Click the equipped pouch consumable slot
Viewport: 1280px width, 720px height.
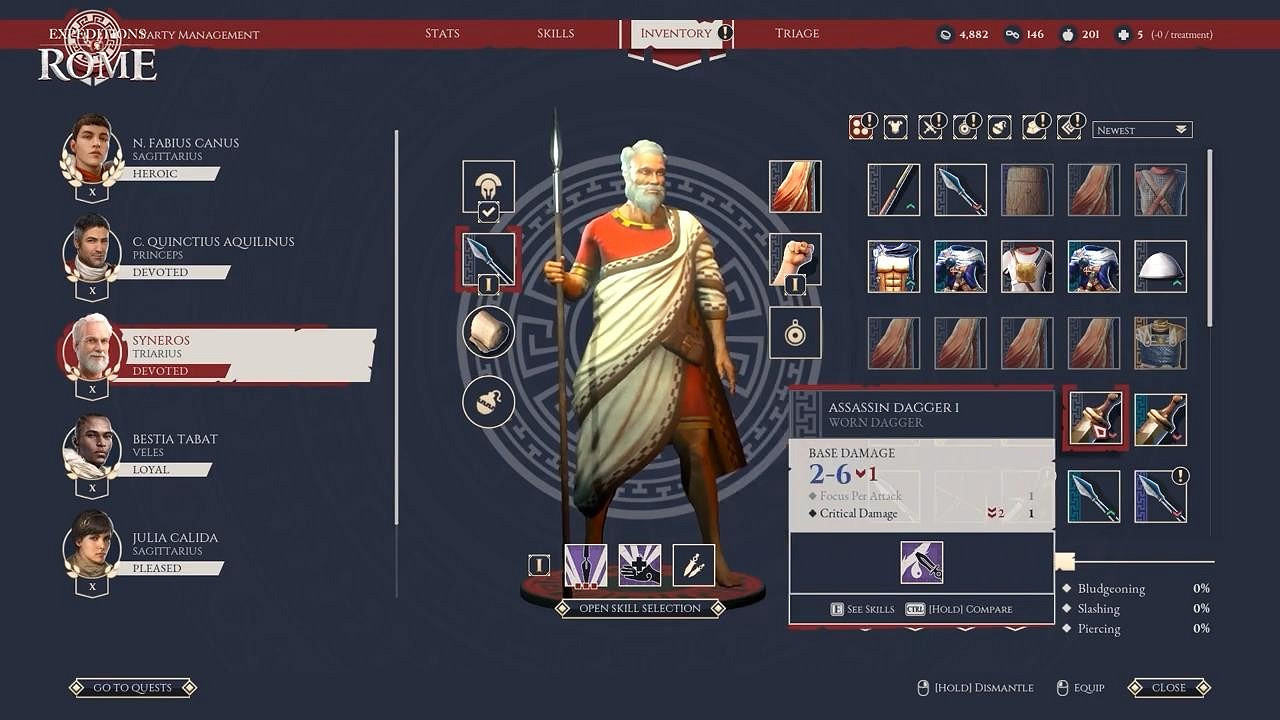click(488, 402)
